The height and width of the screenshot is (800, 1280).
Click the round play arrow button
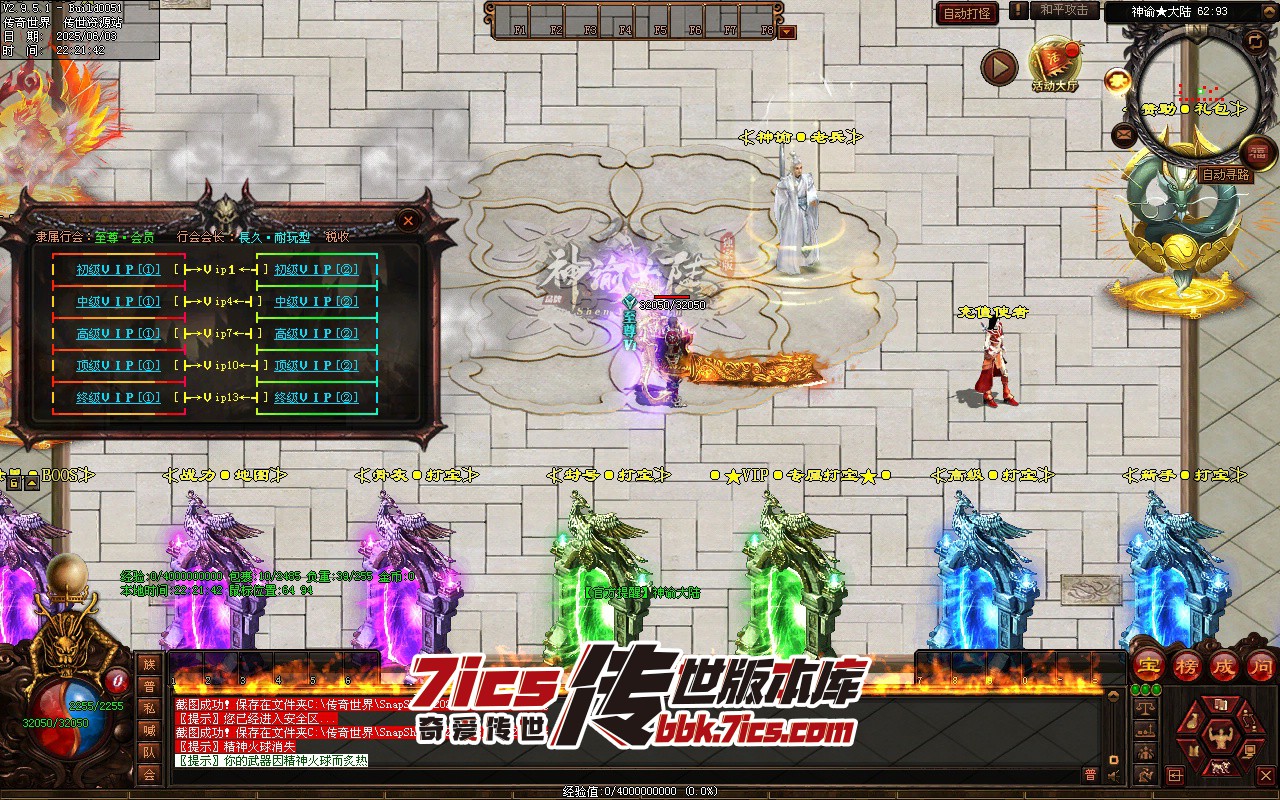[x=998, y=67]
